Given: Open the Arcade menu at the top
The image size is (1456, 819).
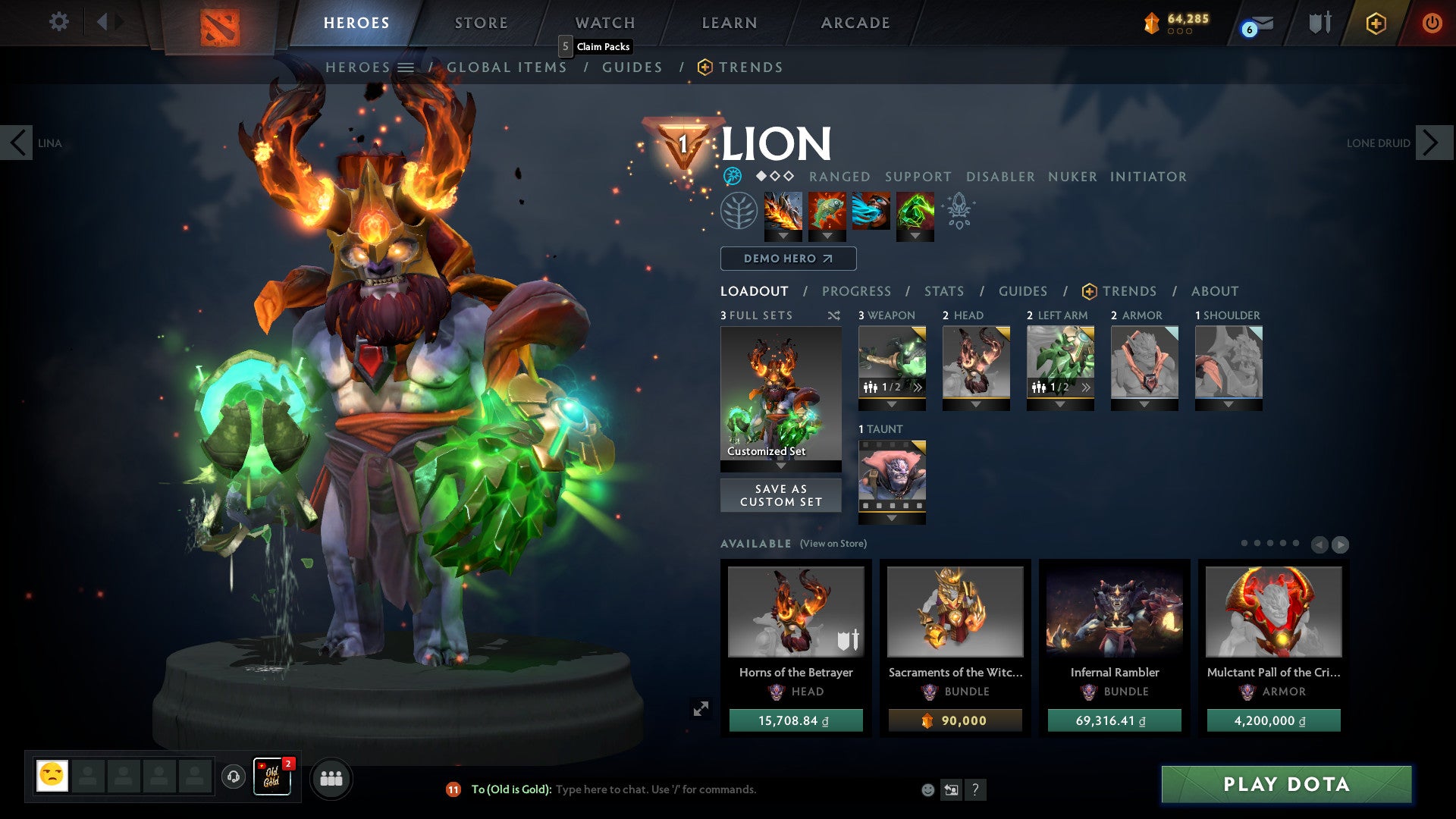Looking at the screenshot, I should click(x=855, y=23).
